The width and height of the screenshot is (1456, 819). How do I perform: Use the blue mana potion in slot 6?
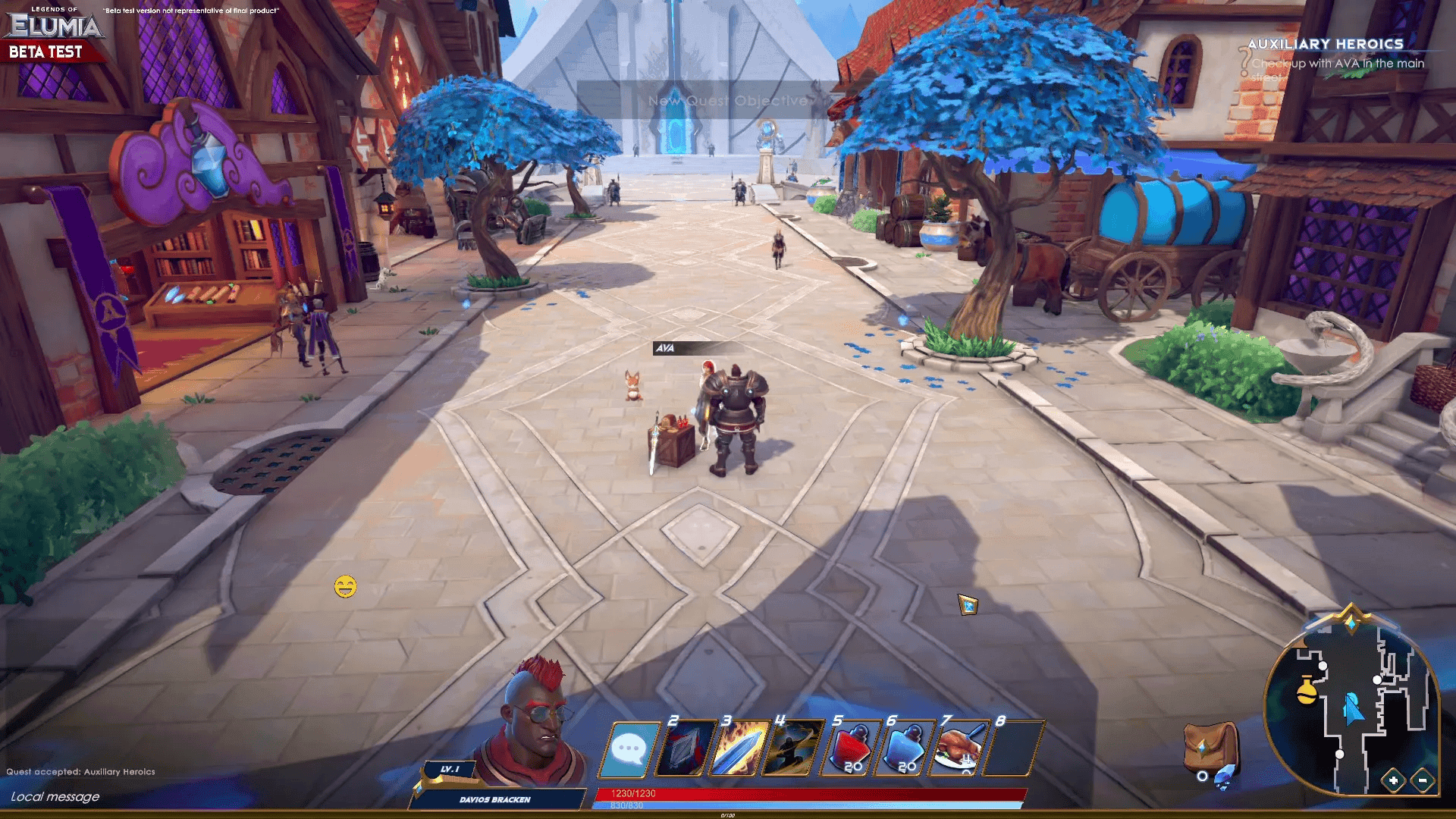(x=905, y=747)
